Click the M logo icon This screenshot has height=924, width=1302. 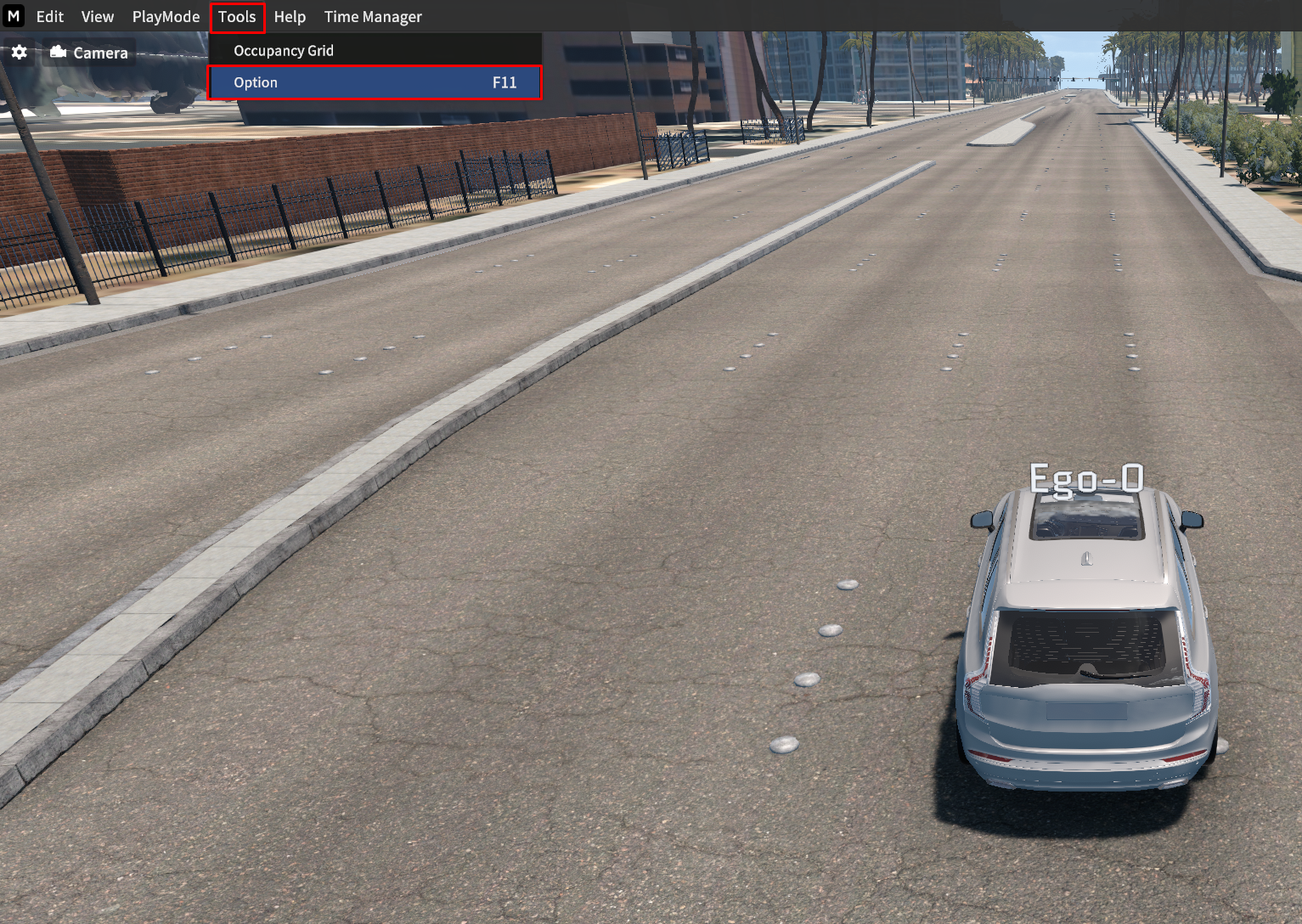pos(14,16)
